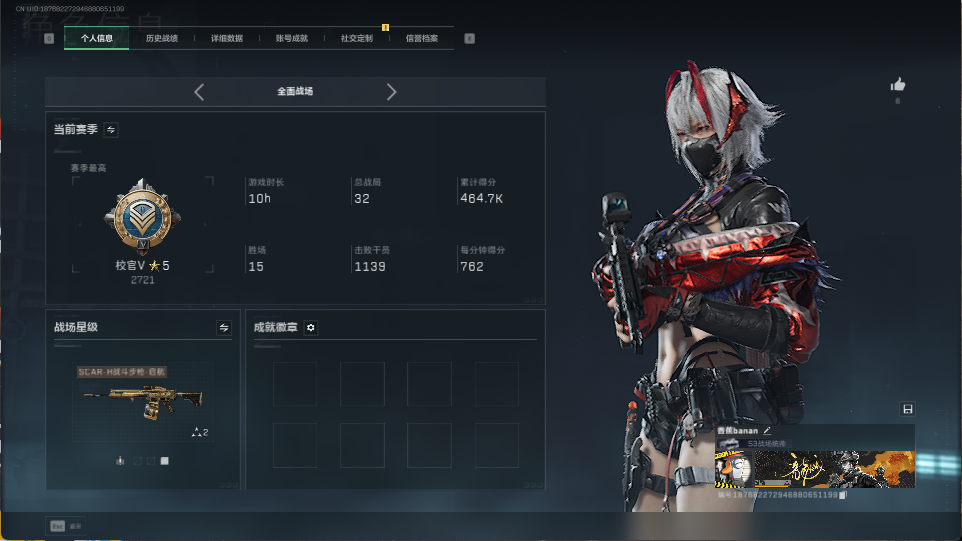Go to the 账号成就 tab
The image size is (962, 541).
point(292,38)
